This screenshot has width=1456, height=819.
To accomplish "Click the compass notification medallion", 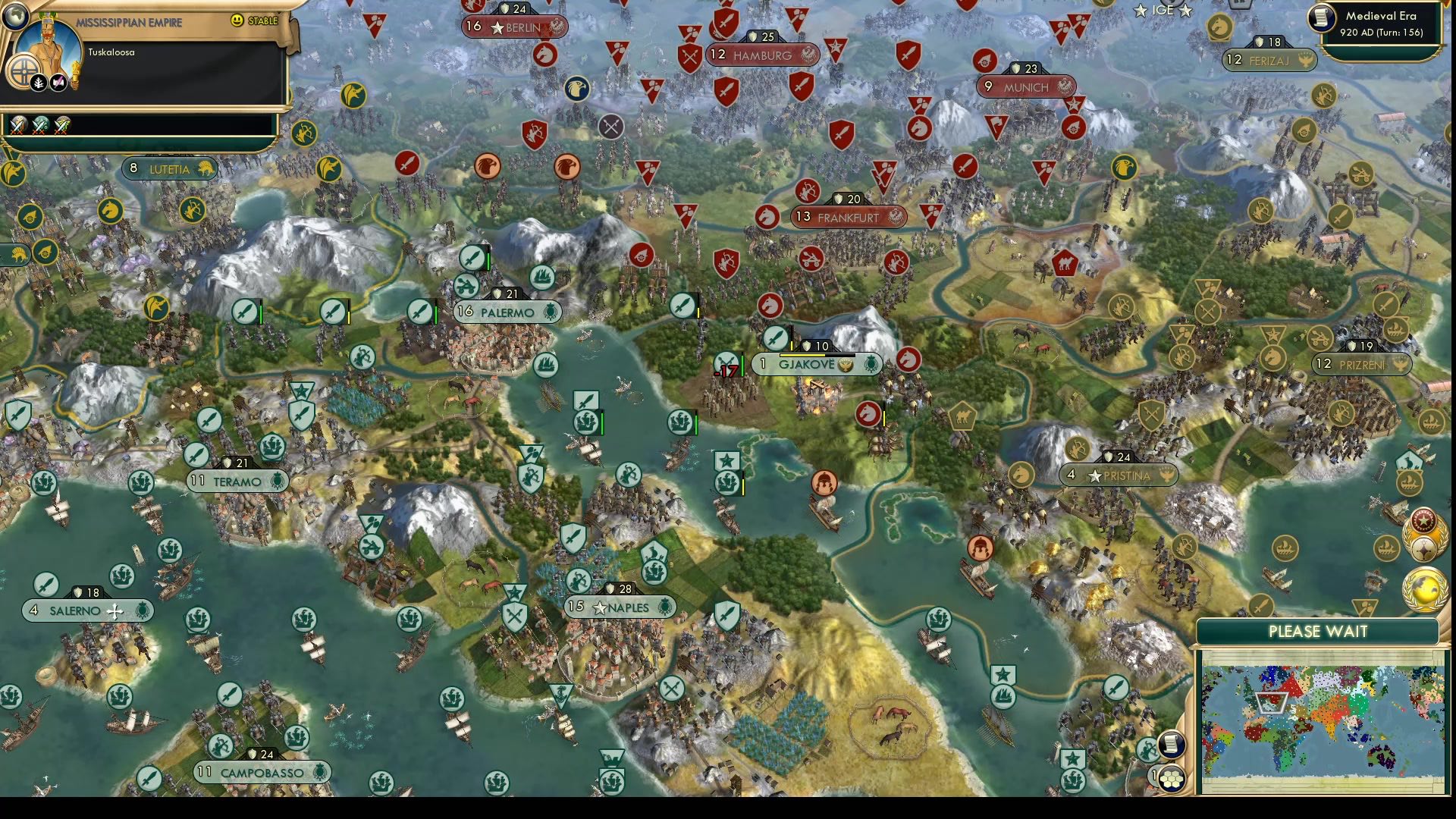I will point(1423,548).
